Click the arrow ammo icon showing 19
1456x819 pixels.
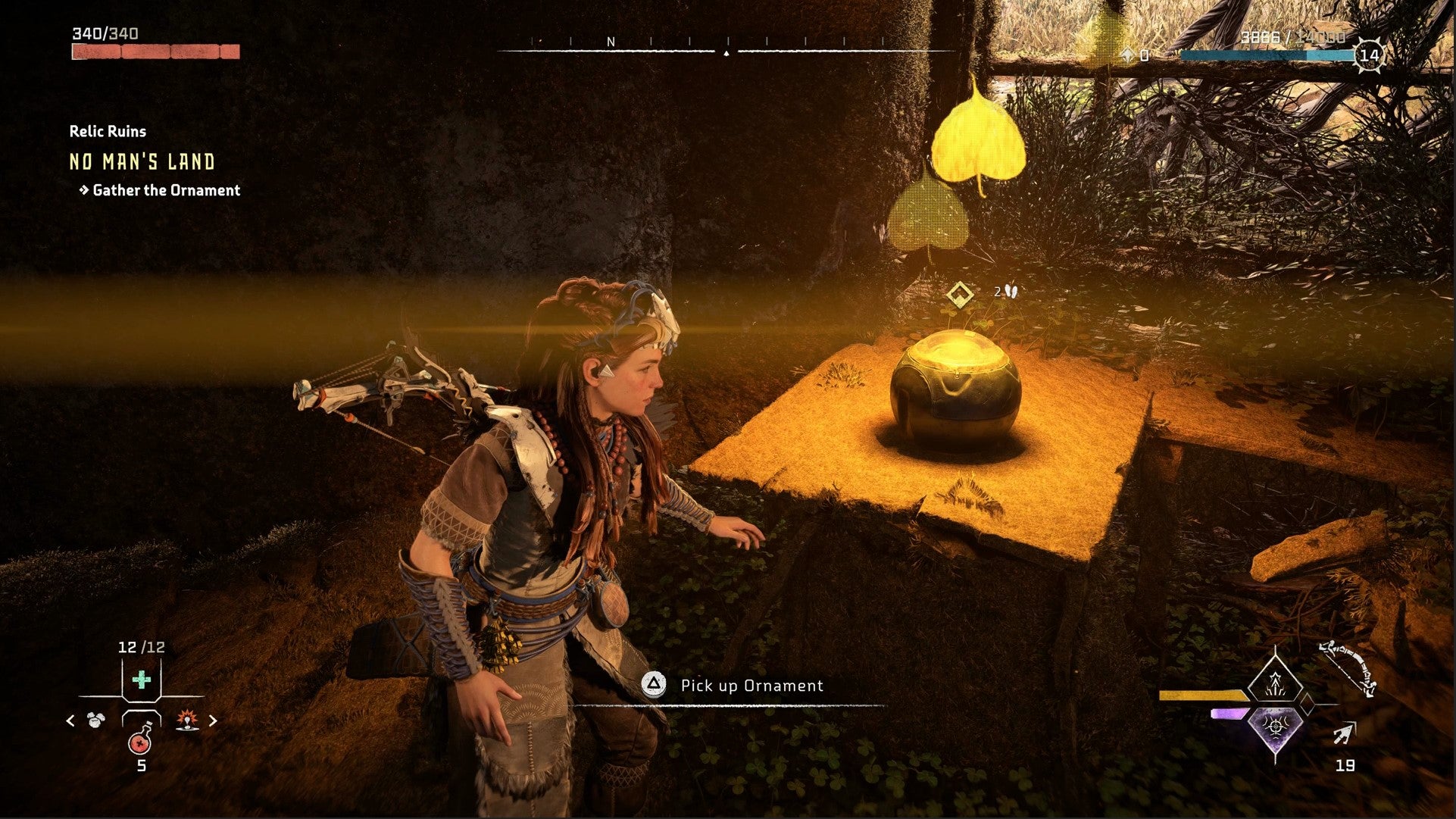(1345, 734)
